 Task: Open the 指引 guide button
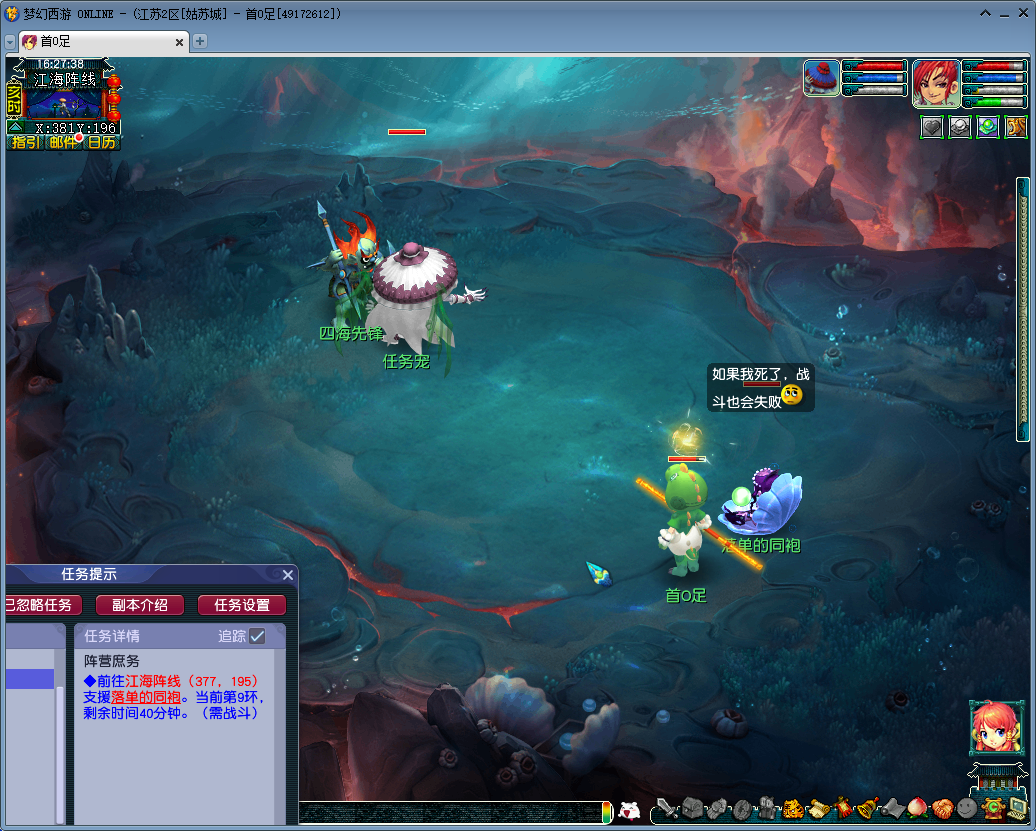(25, 142)
